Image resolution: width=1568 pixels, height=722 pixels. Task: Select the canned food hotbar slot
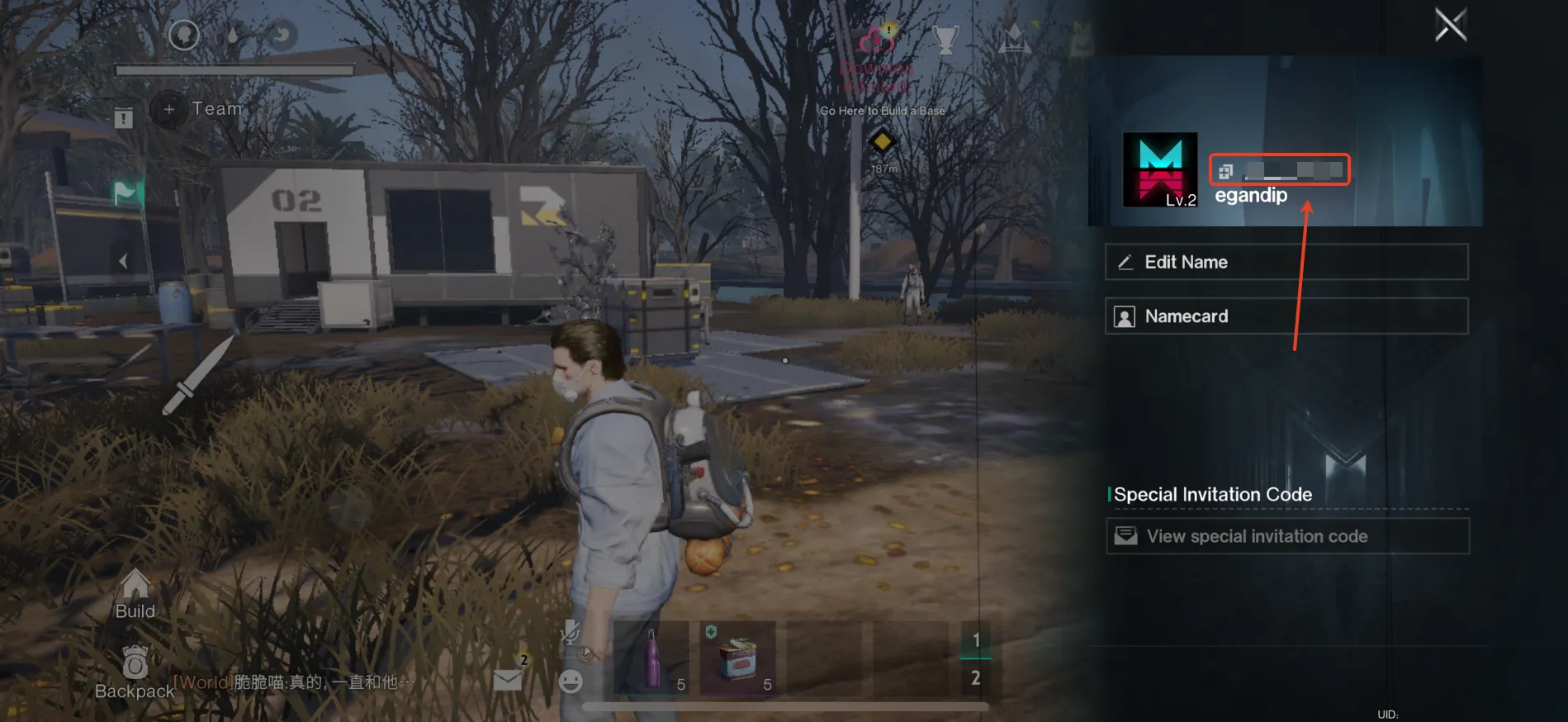[737, 659]
